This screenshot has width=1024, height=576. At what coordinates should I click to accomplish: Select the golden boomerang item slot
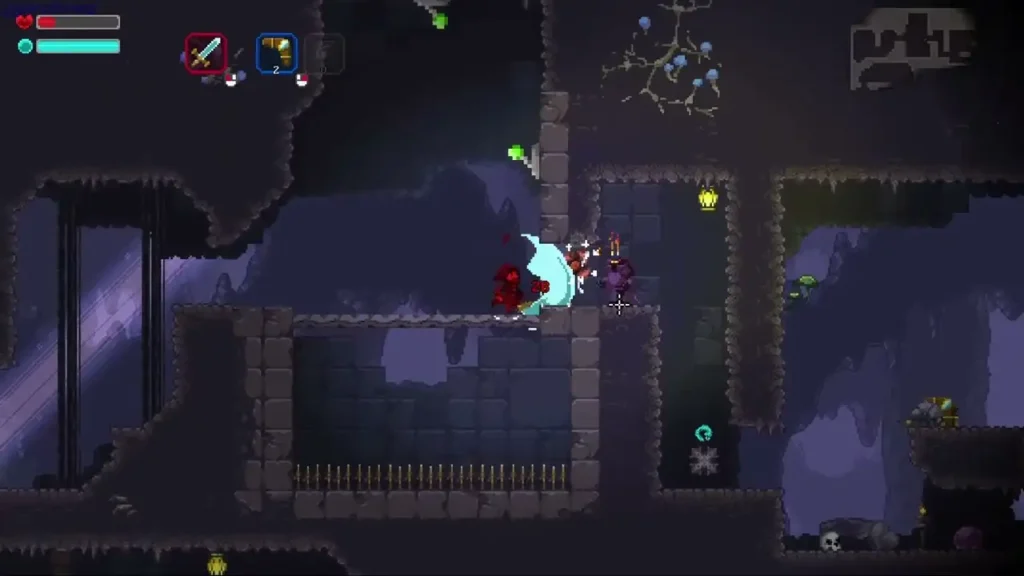coord(276,53)
